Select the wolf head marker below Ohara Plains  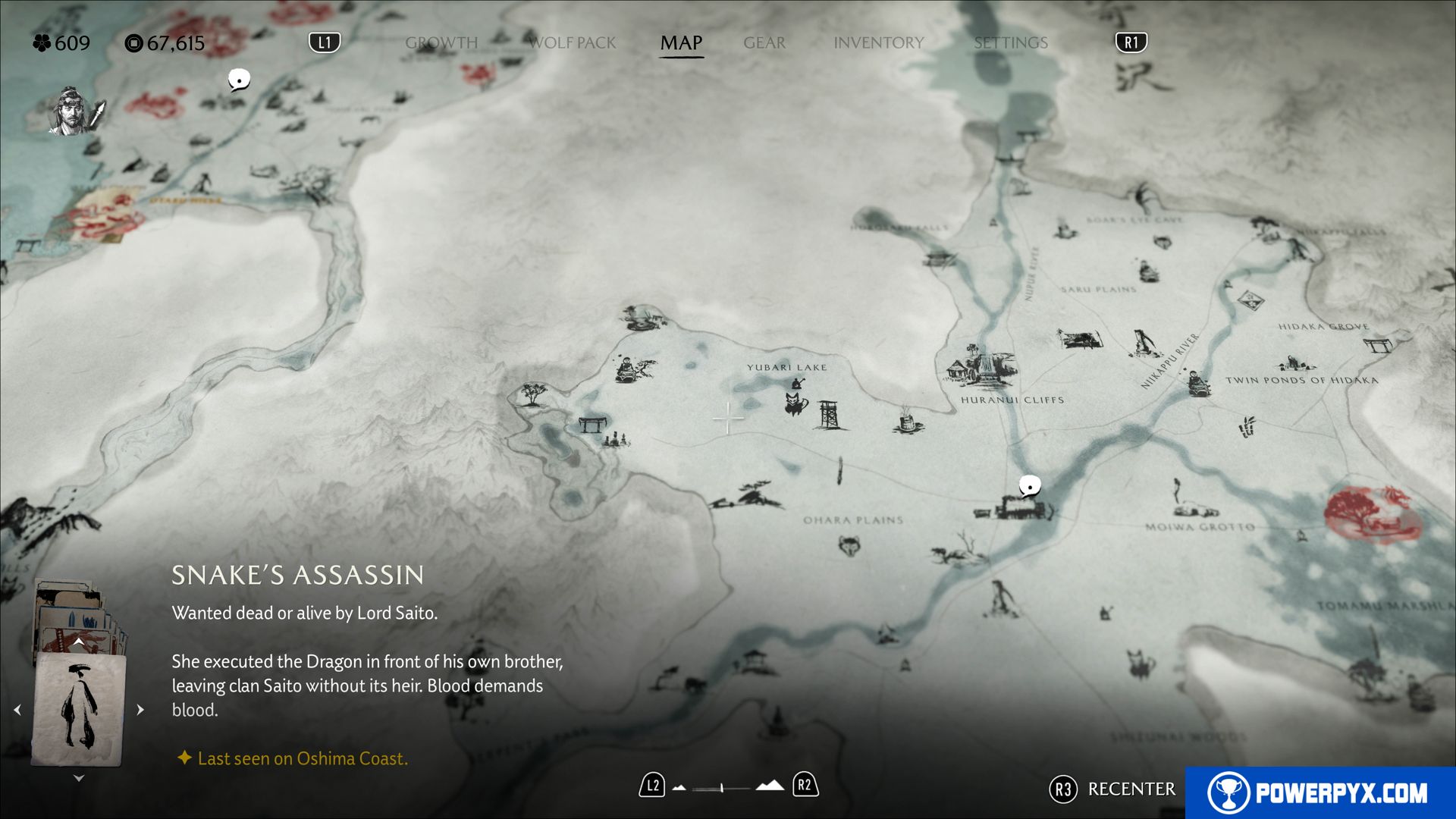coord(849,544)
